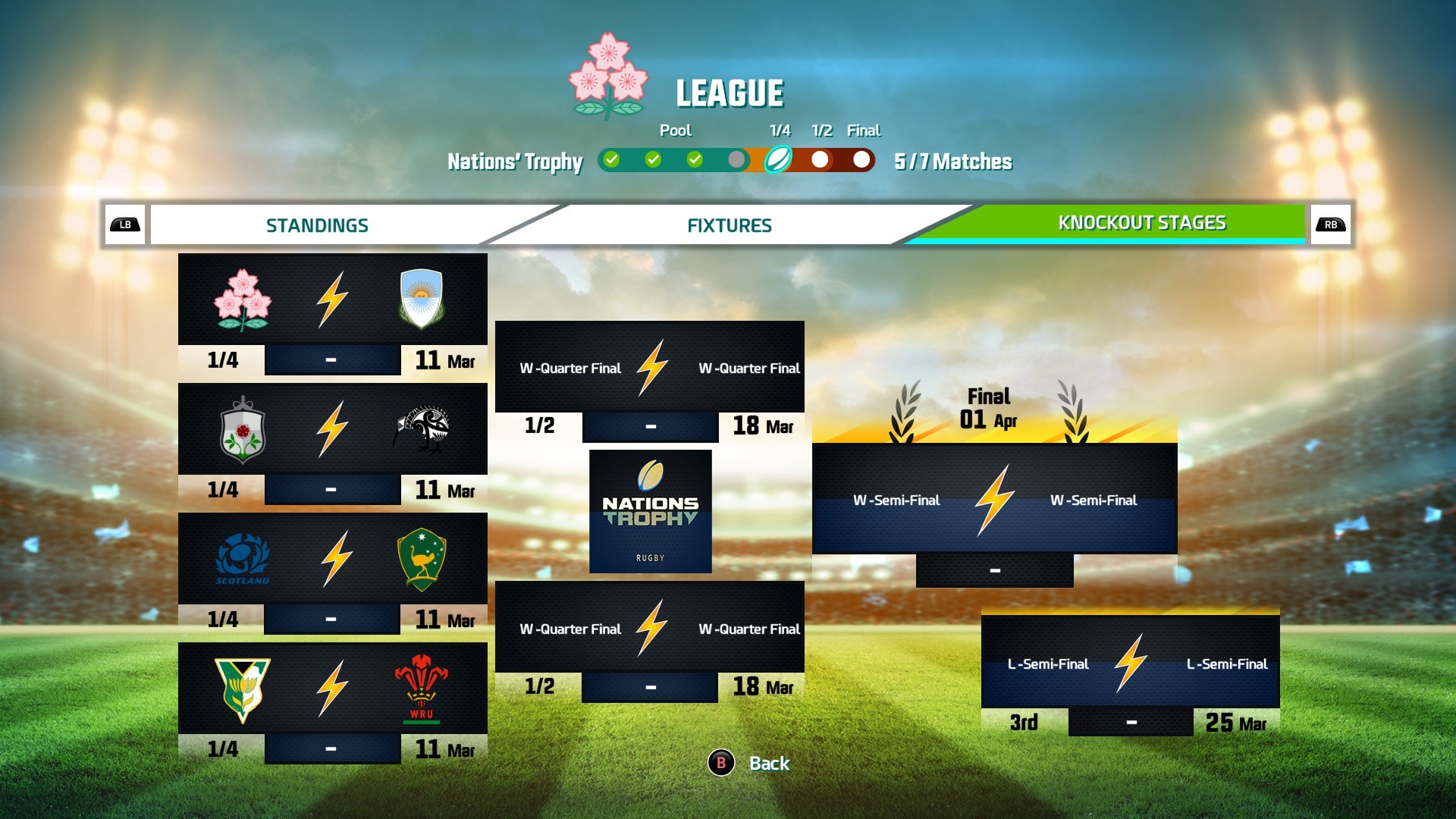Choose the England vs New Zealand quarter-final
Screen dimensions: 1456x819
(x=332, y=429)
